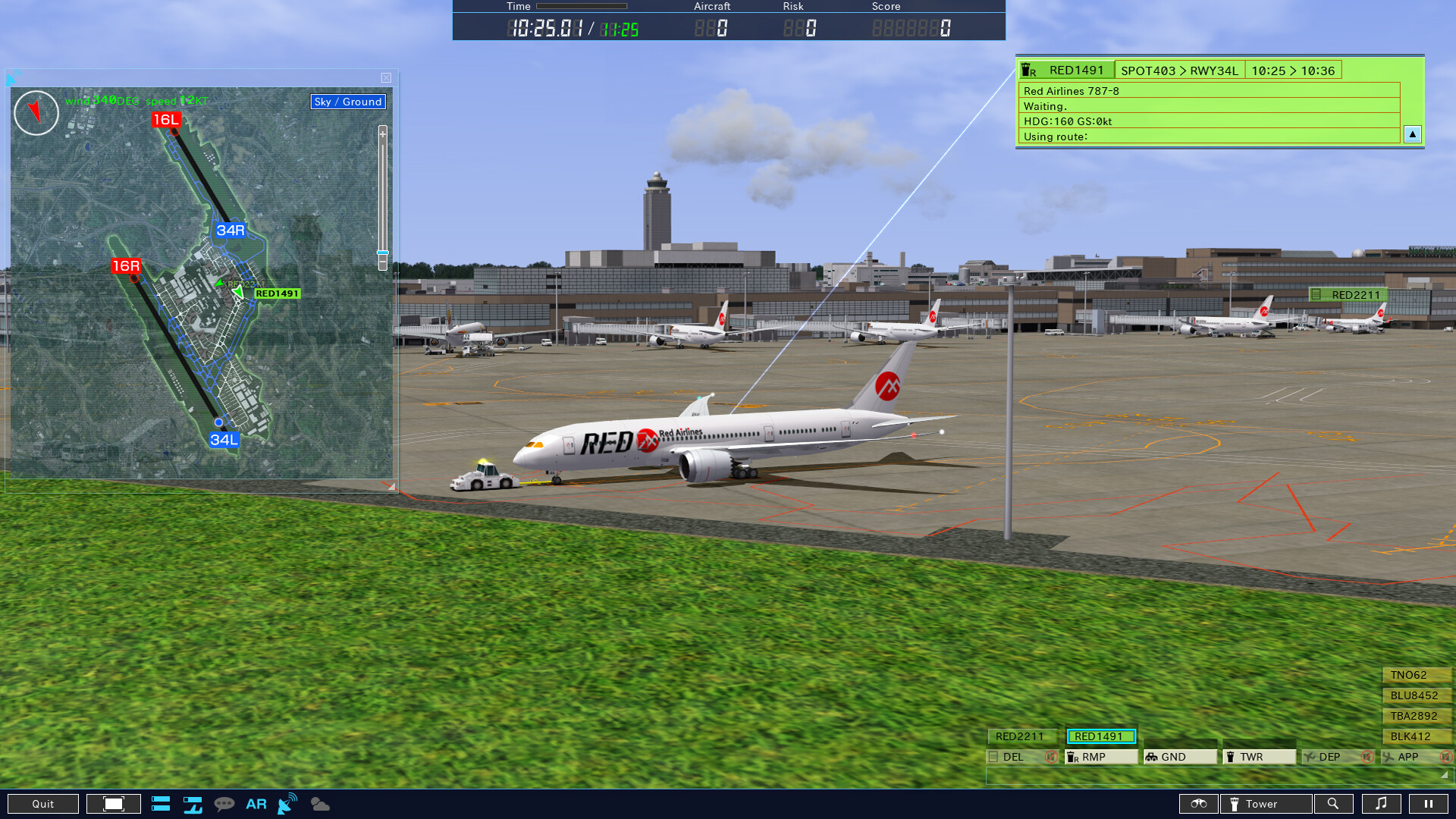This screenshot has height=819, width=1456.
Task: Toggle the fullscreen window mode button
Action: 114,804
